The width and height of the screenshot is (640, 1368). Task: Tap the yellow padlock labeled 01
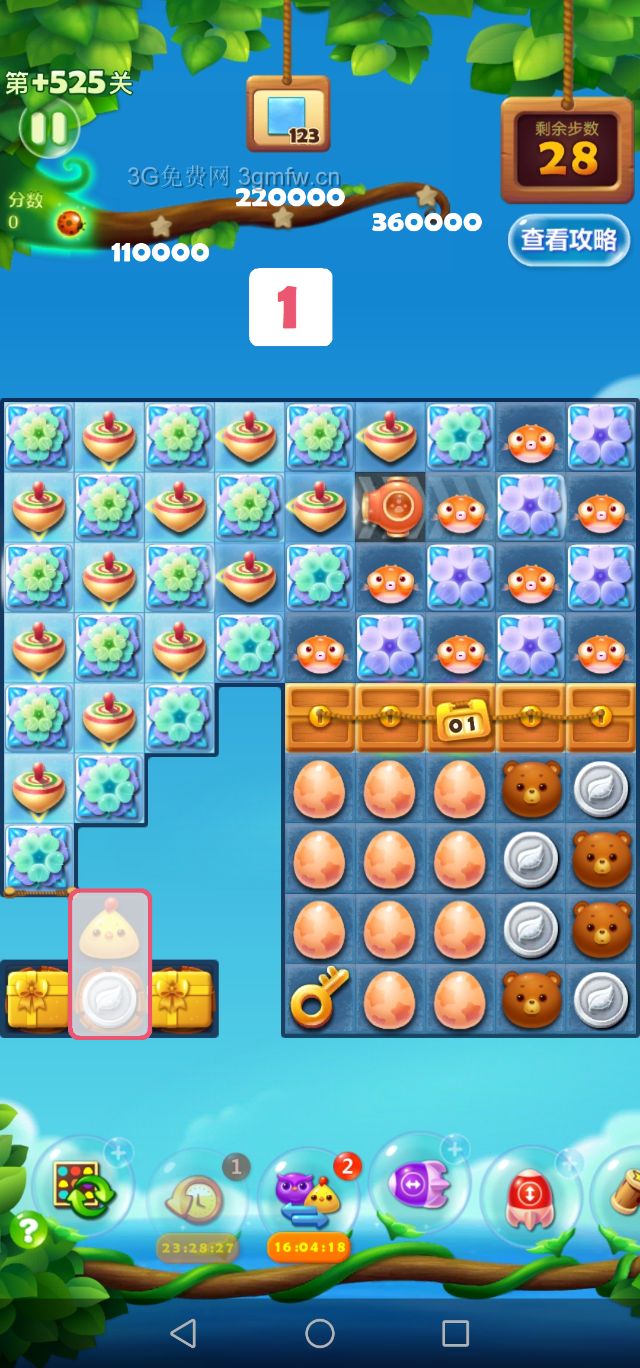(x=461, y=719)
